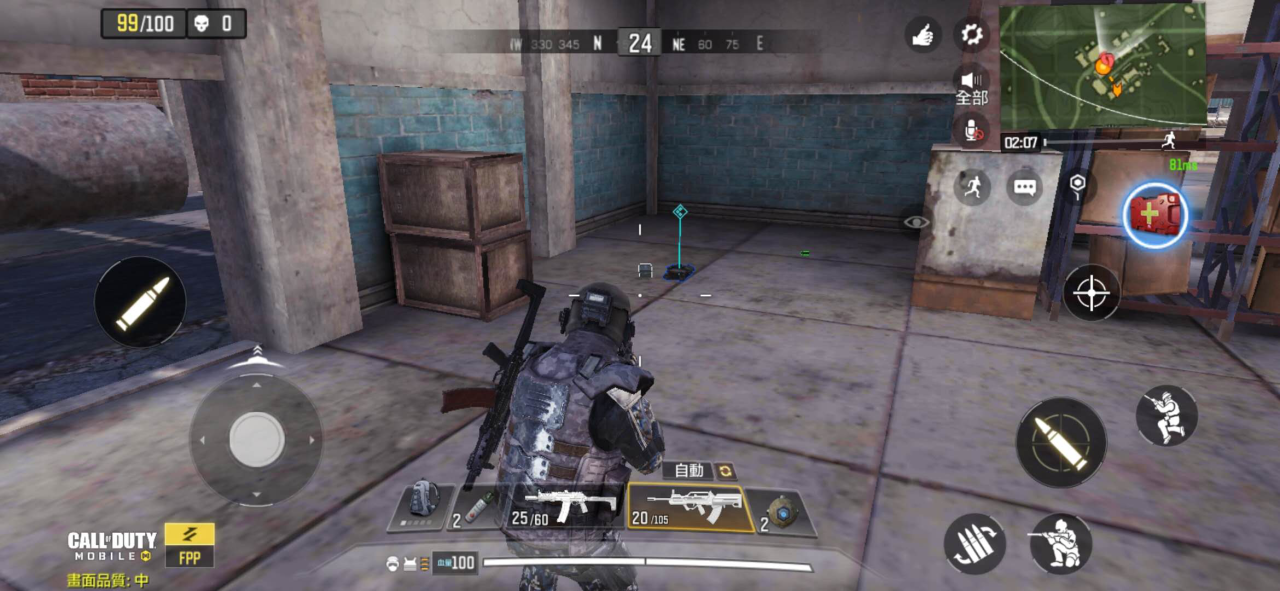Use the red medkit item
The width and height of the screenshot is (1280, 591).
pos(1155,214)
